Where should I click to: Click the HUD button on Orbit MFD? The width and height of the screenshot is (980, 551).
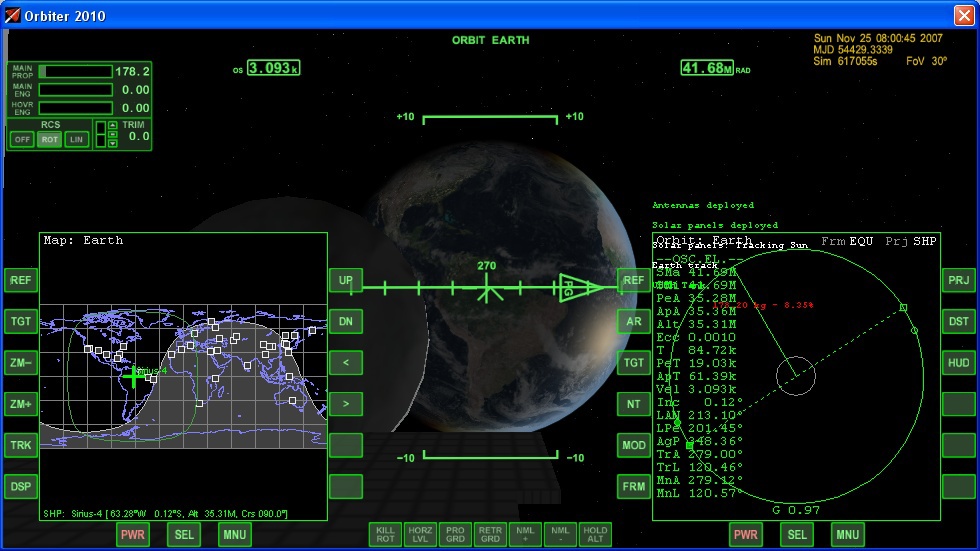pos(959,363)
